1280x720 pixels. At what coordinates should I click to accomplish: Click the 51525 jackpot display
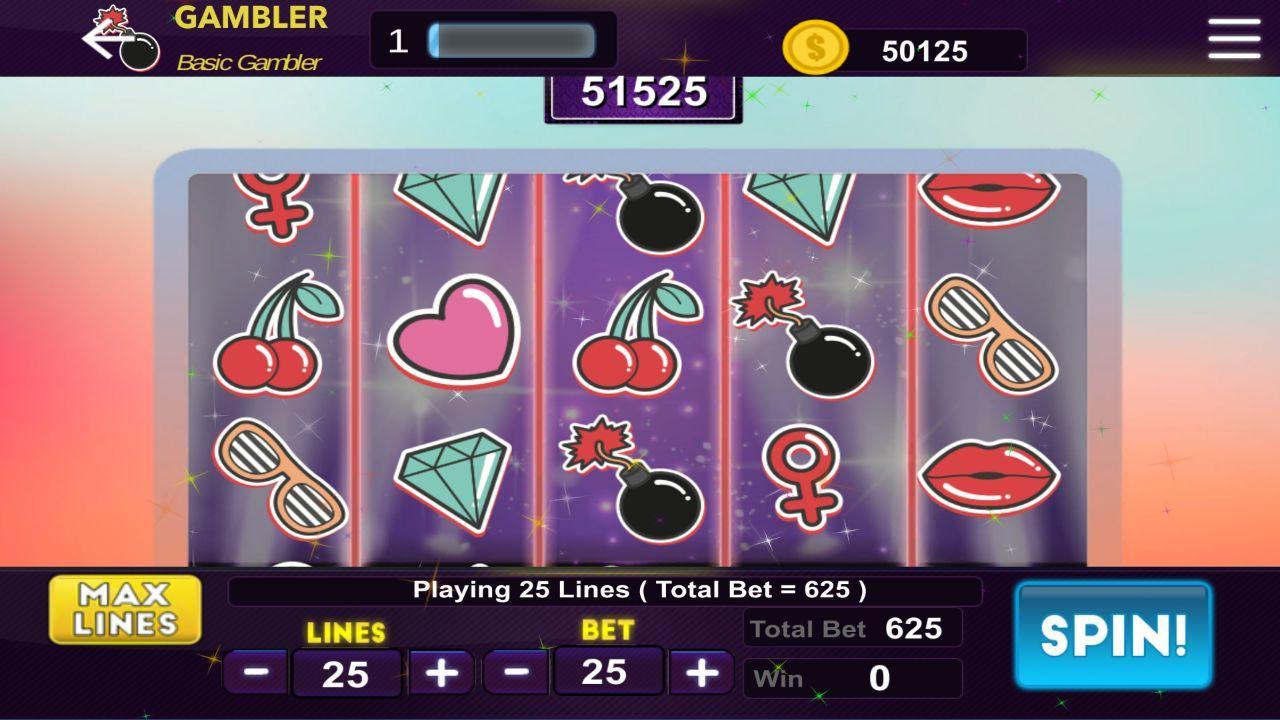(x=644, y=93)
